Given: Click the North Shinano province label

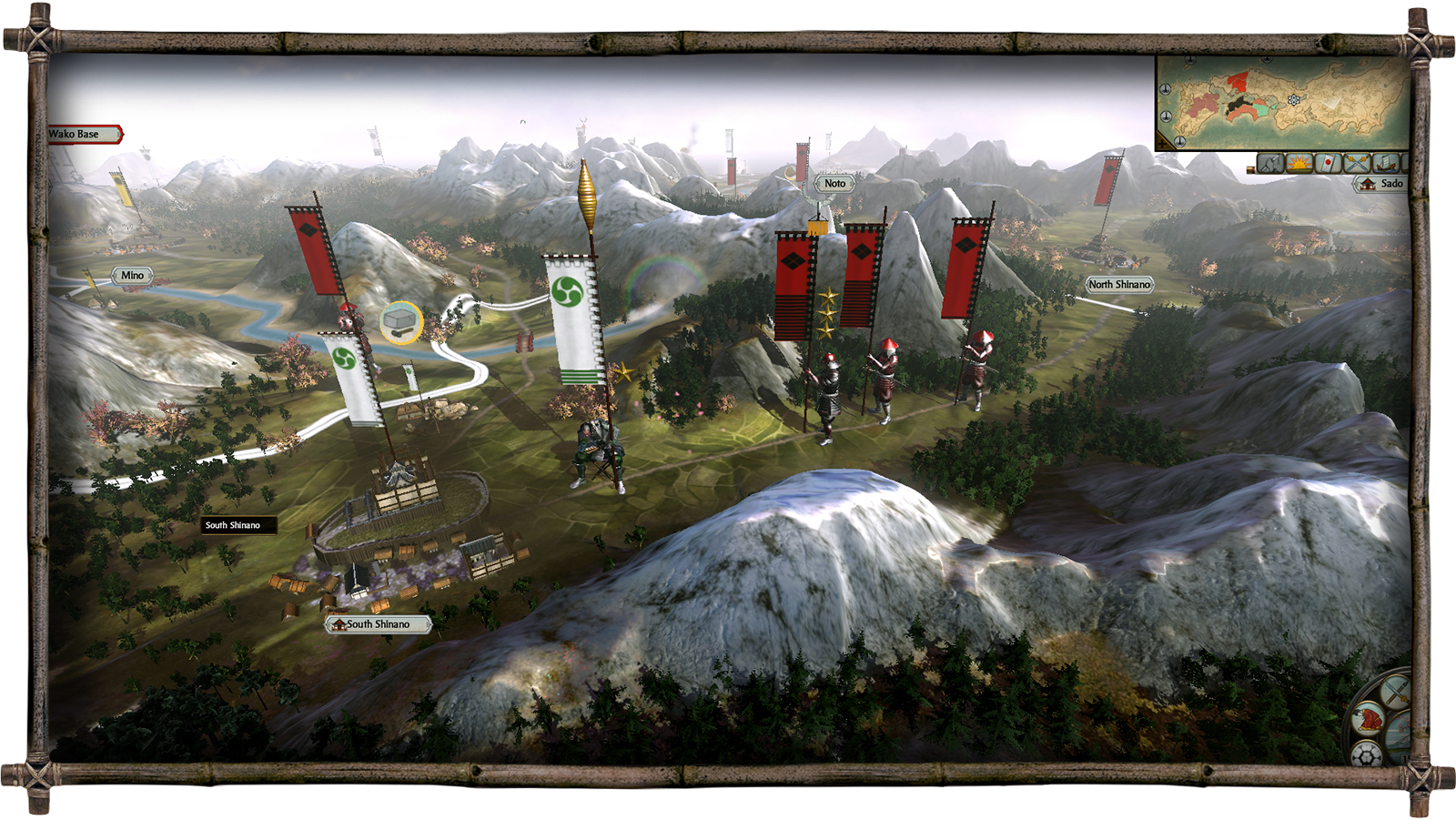Looking at the screenshot, I should pyautogui.click(x=1119, y=285).
